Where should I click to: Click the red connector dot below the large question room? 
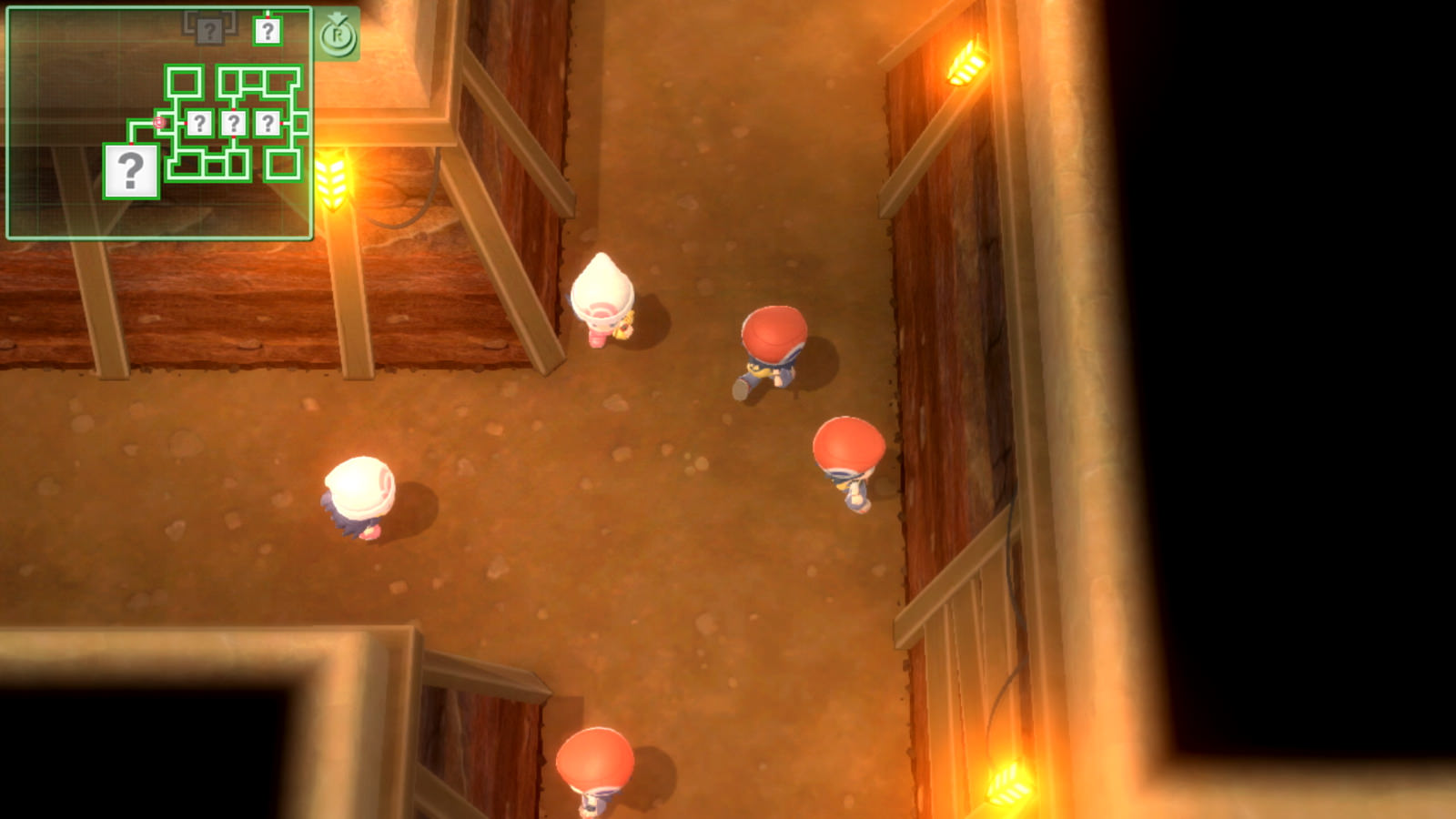click(131, 143)
